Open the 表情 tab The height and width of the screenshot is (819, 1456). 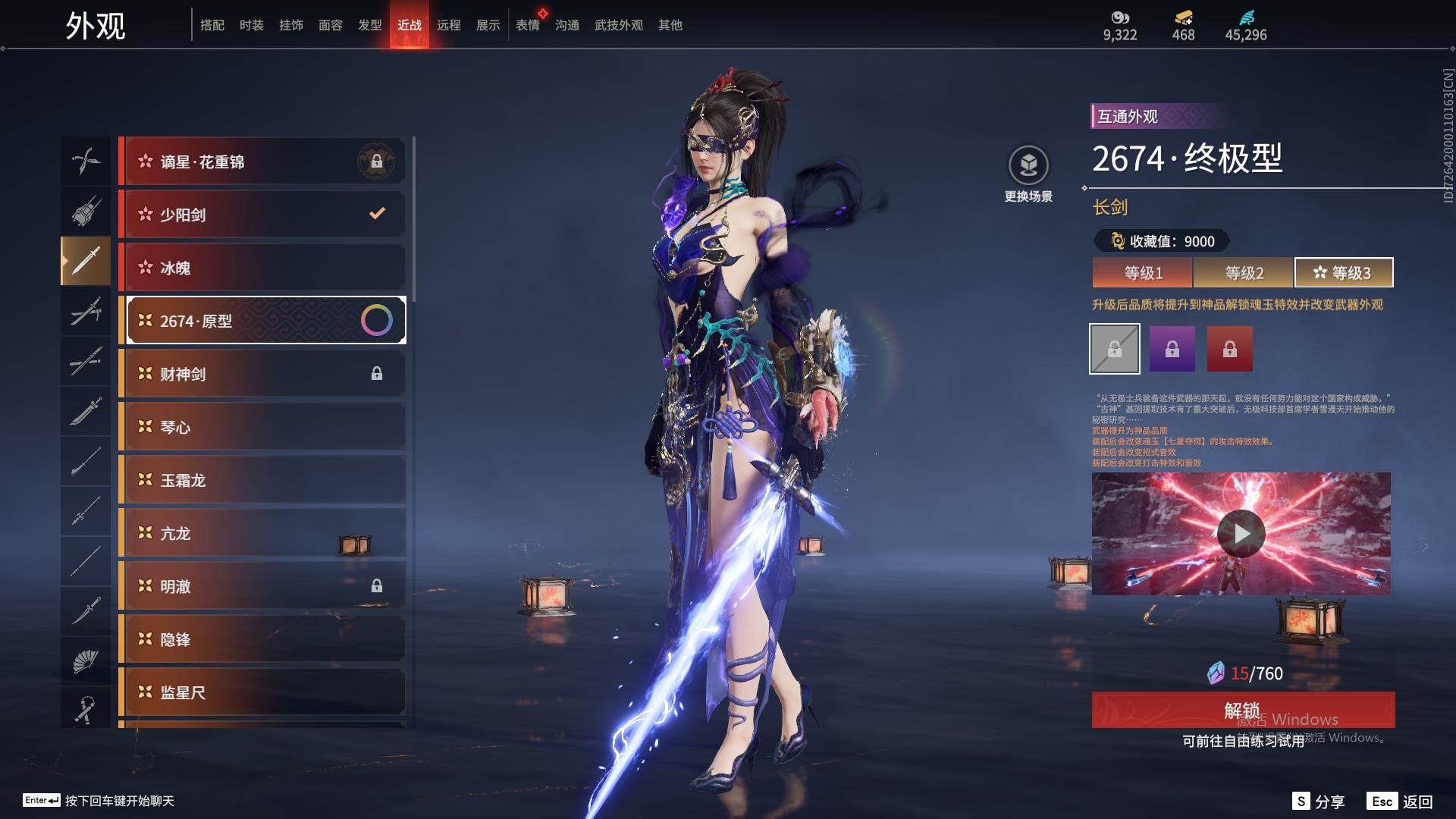tap(527, 25)
